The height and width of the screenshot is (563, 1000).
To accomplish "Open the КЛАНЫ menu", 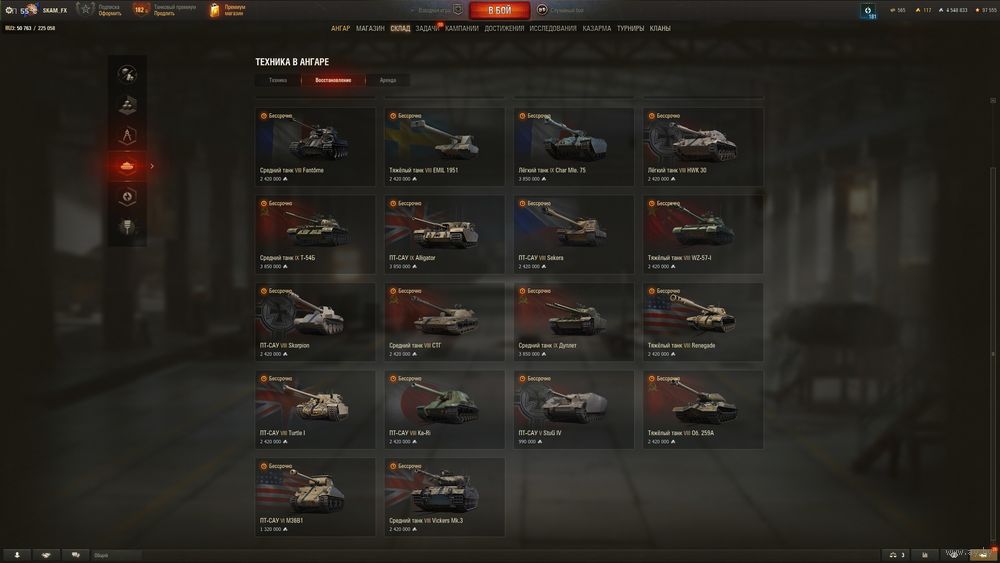I will (x=660, y=28).
